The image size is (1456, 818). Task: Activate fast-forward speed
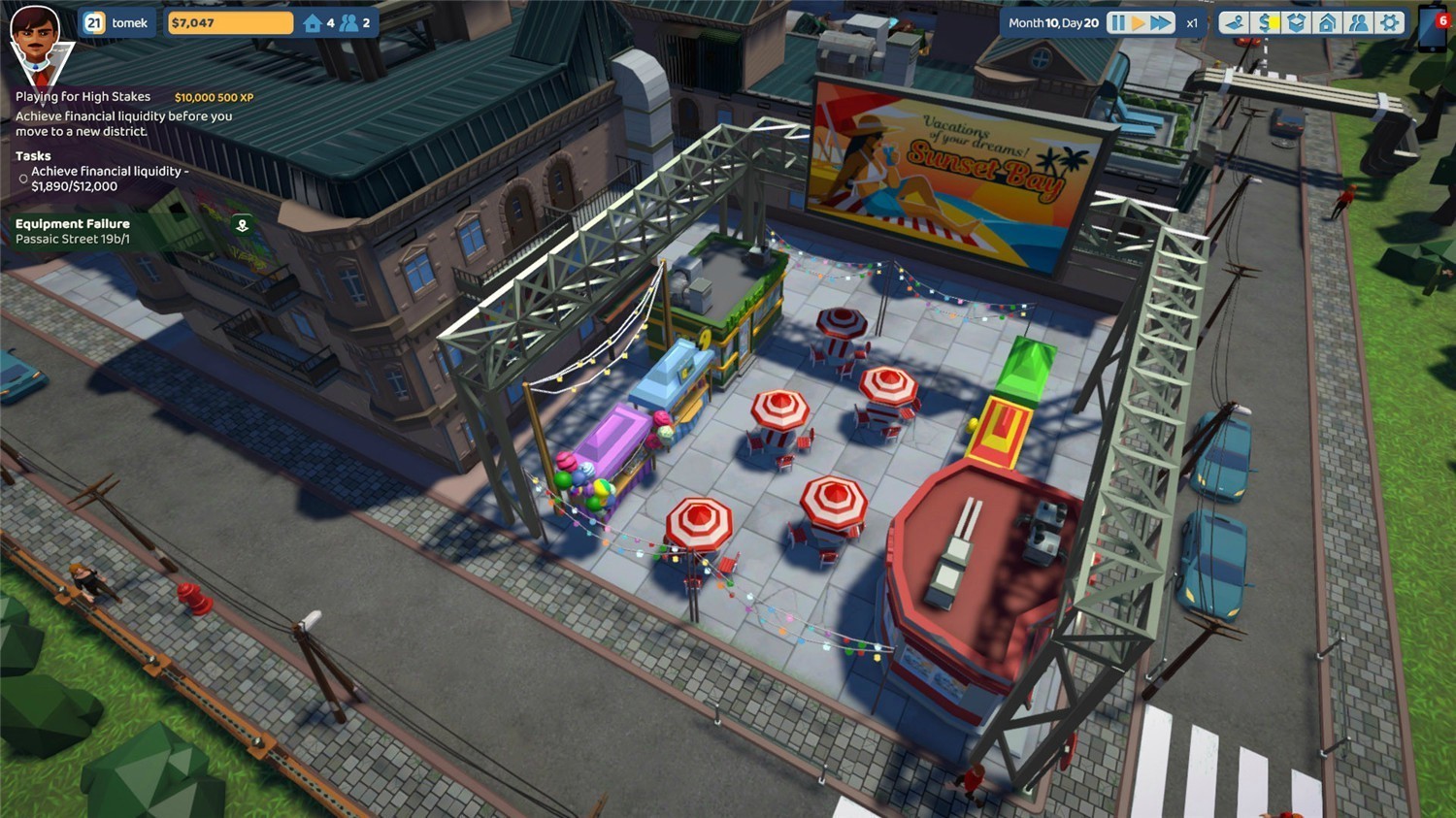click(1161, 22)
